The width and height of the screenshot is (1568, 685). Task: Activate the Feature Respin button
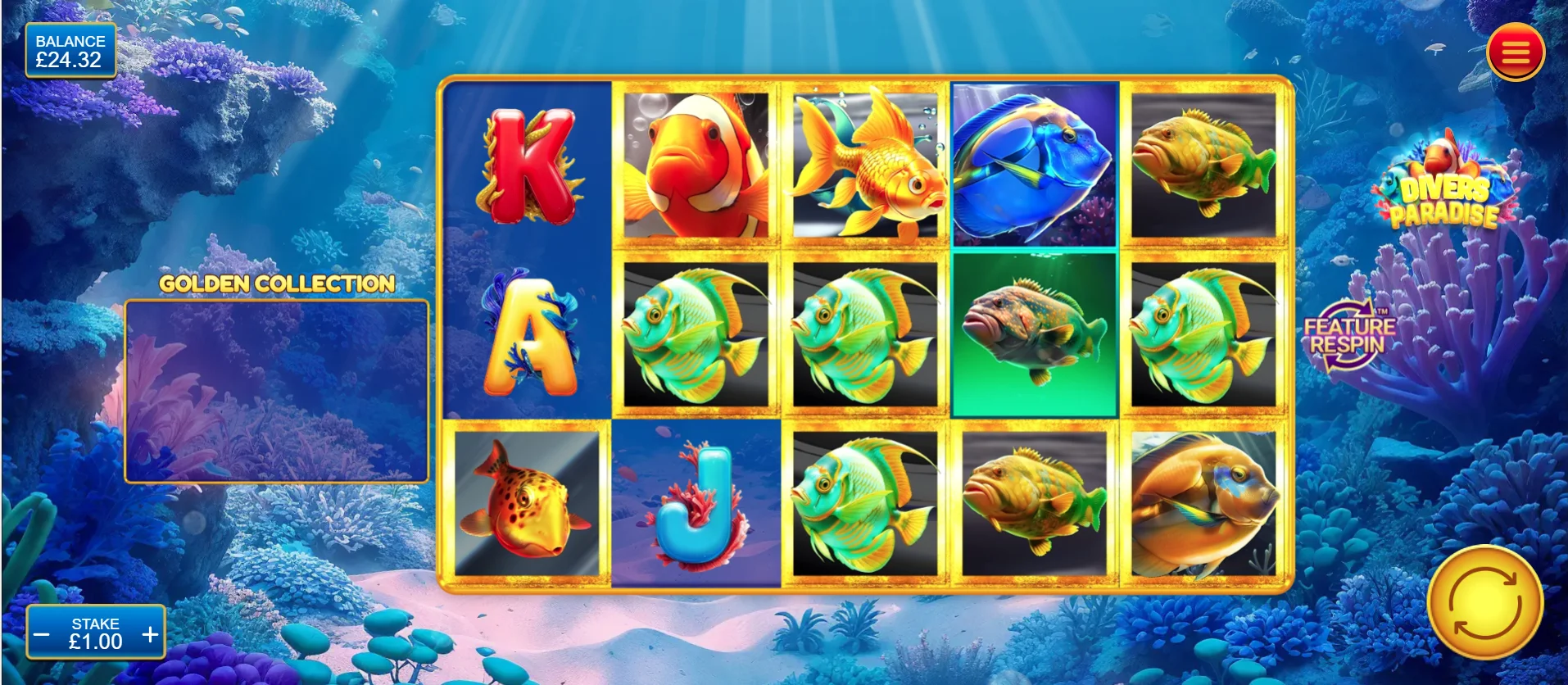point(1348,336)
